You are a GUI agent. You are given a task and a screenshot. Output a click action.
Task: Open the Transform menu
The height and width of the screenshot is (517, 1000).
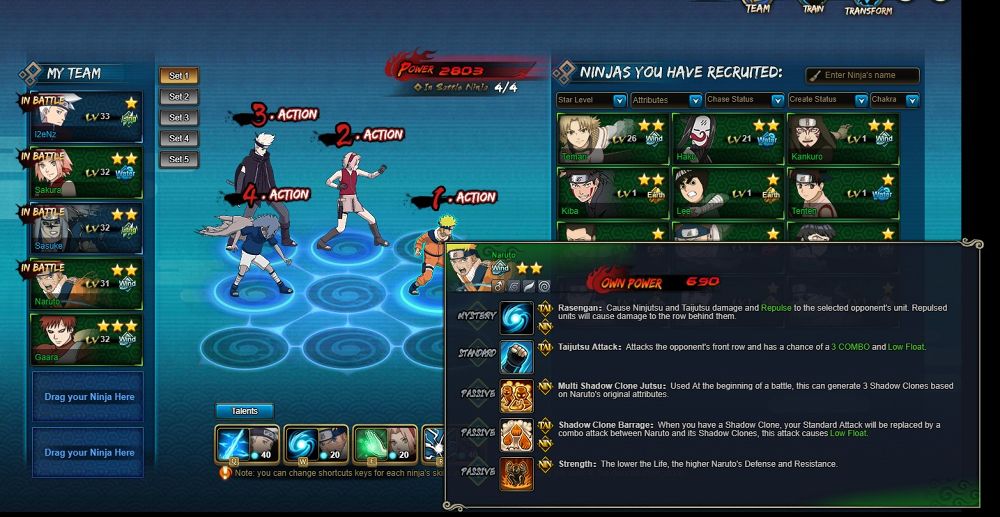click(x=868, y=7)
